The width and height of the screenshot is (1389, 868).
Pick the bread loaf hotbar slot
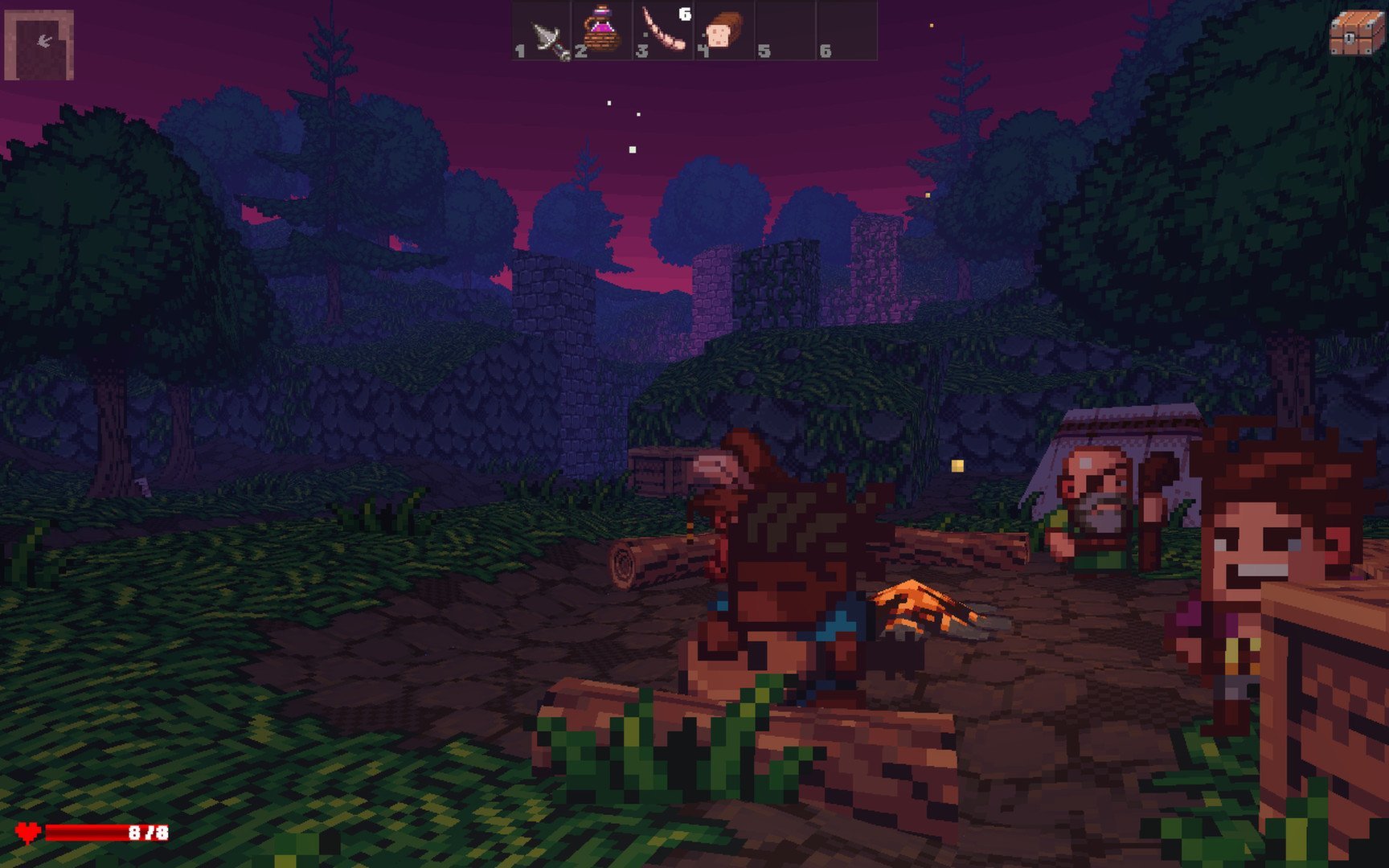(724, 31)
